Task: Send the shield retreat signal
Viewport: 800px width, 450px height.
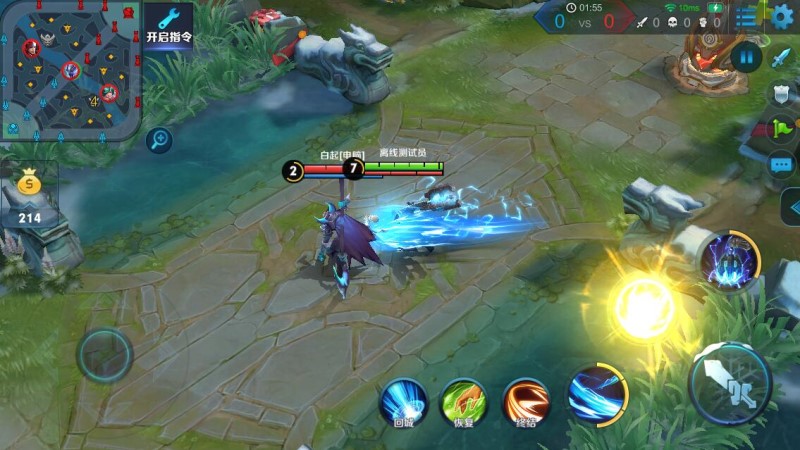Action: 783,94
